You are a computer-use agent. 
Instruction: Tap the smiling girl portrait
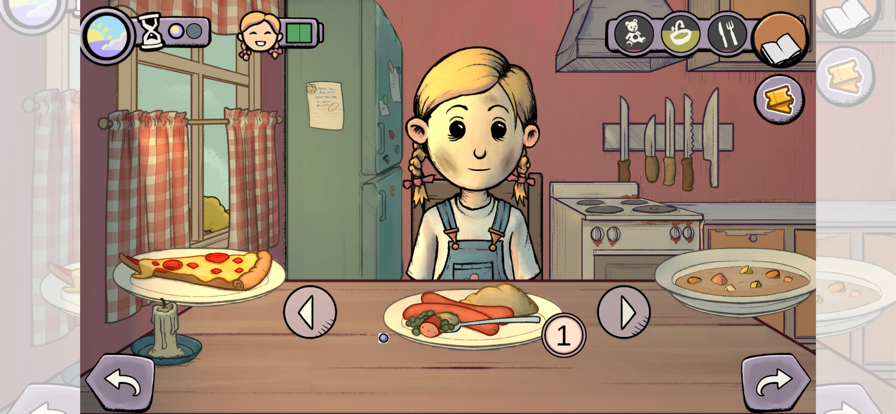(260, 33)
